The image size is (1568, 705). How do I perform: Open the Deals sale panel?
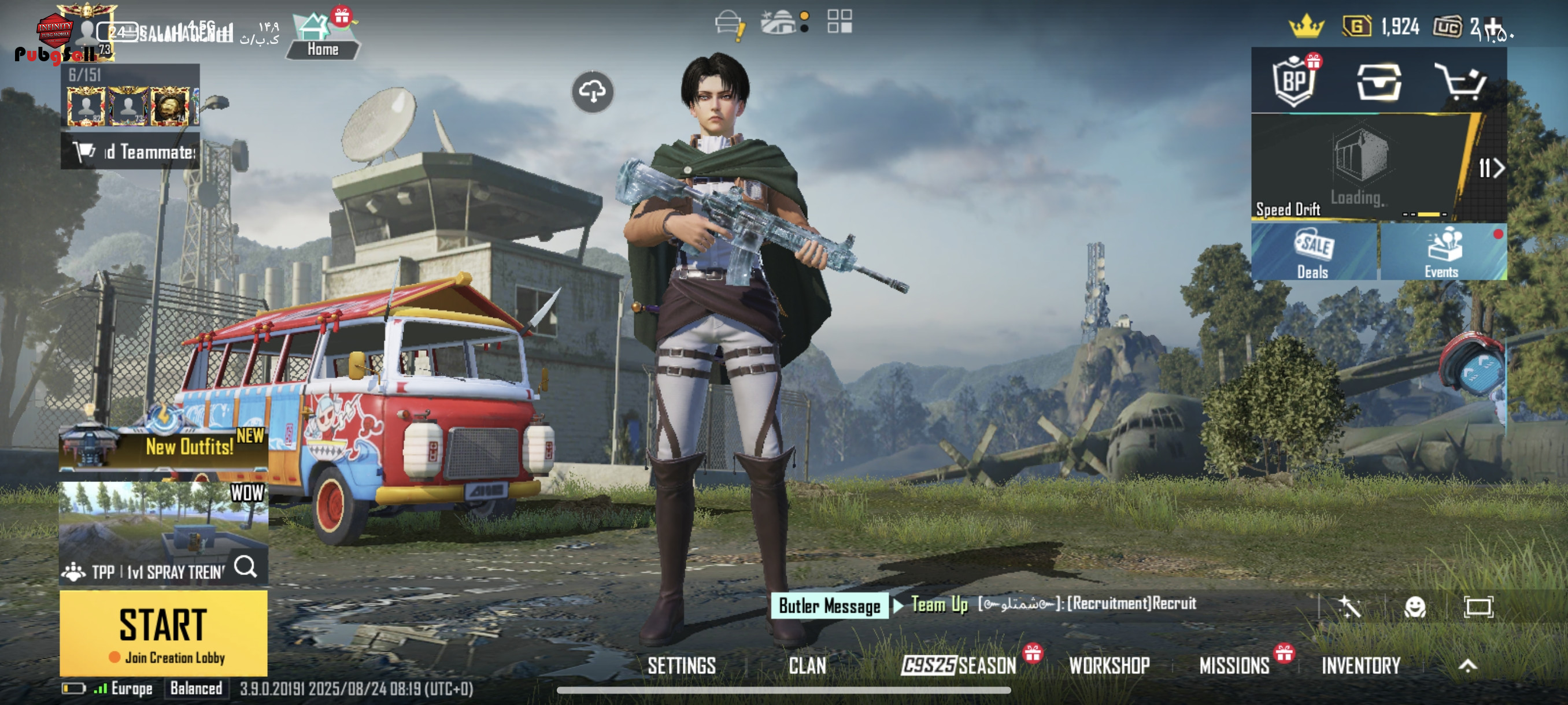[1314, 252]
